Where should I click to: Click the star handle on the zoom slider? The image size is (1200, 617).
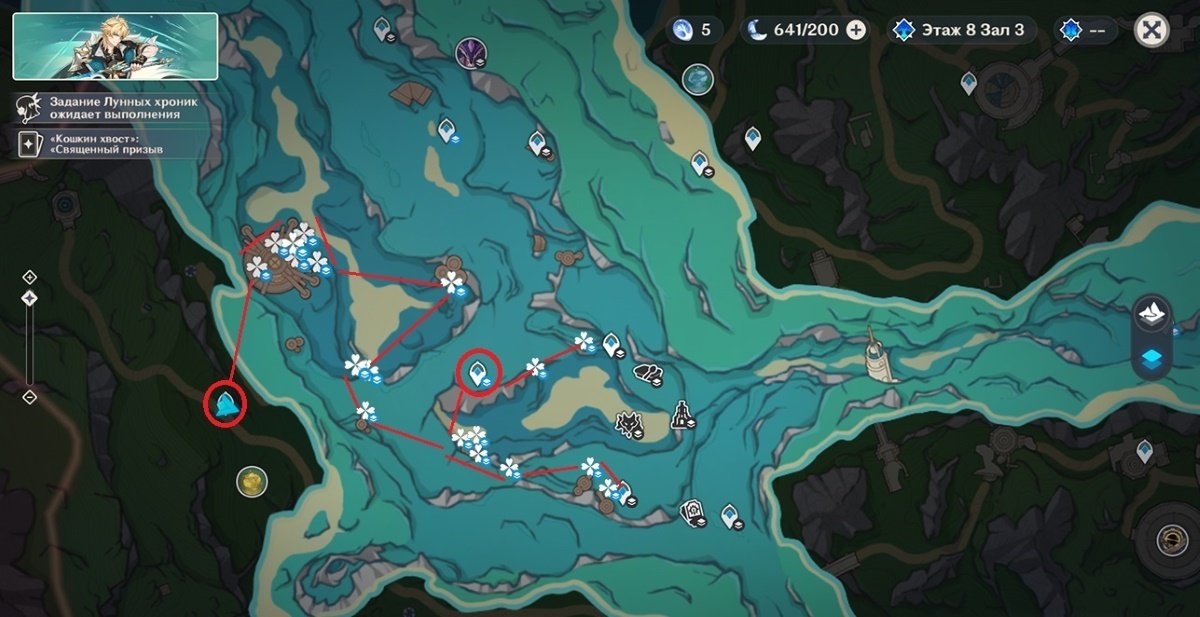(29, 298)
